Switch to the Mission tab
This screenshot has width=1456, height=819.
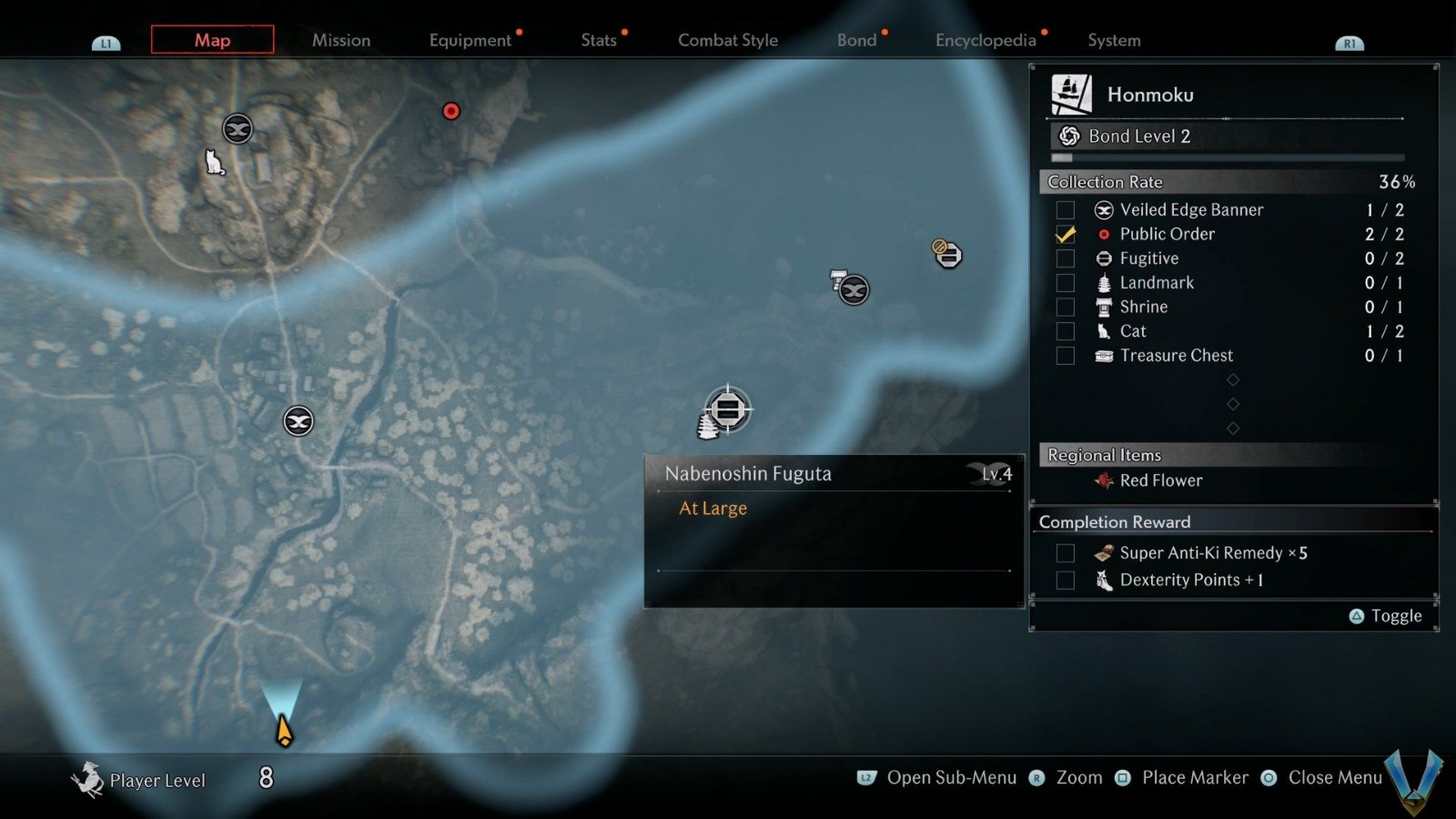tap(341, 40)
